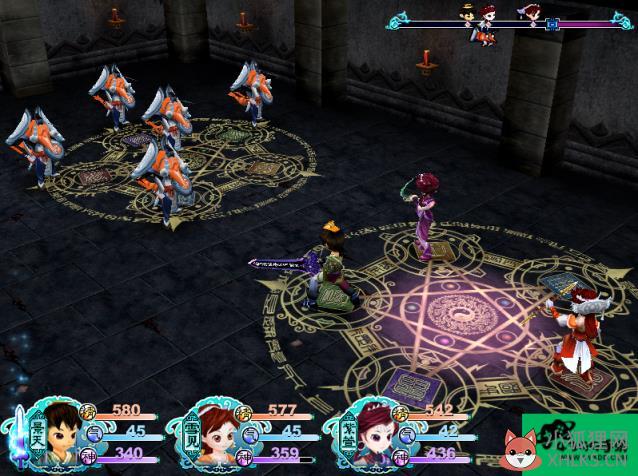Viewport: 638px width, 476px height.
Task: Select Jingtian's portrait in the party panel
Action: click(62, 432)
